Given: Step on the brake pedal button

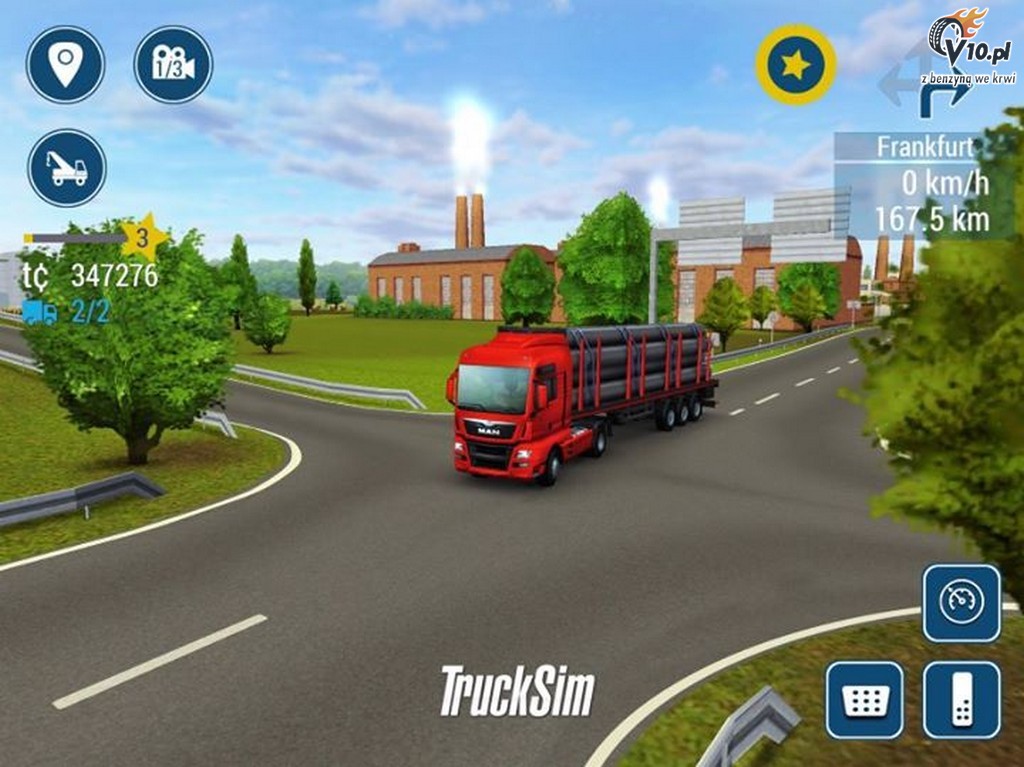Looking at the screenshot, I should click(x=864, y=700).
